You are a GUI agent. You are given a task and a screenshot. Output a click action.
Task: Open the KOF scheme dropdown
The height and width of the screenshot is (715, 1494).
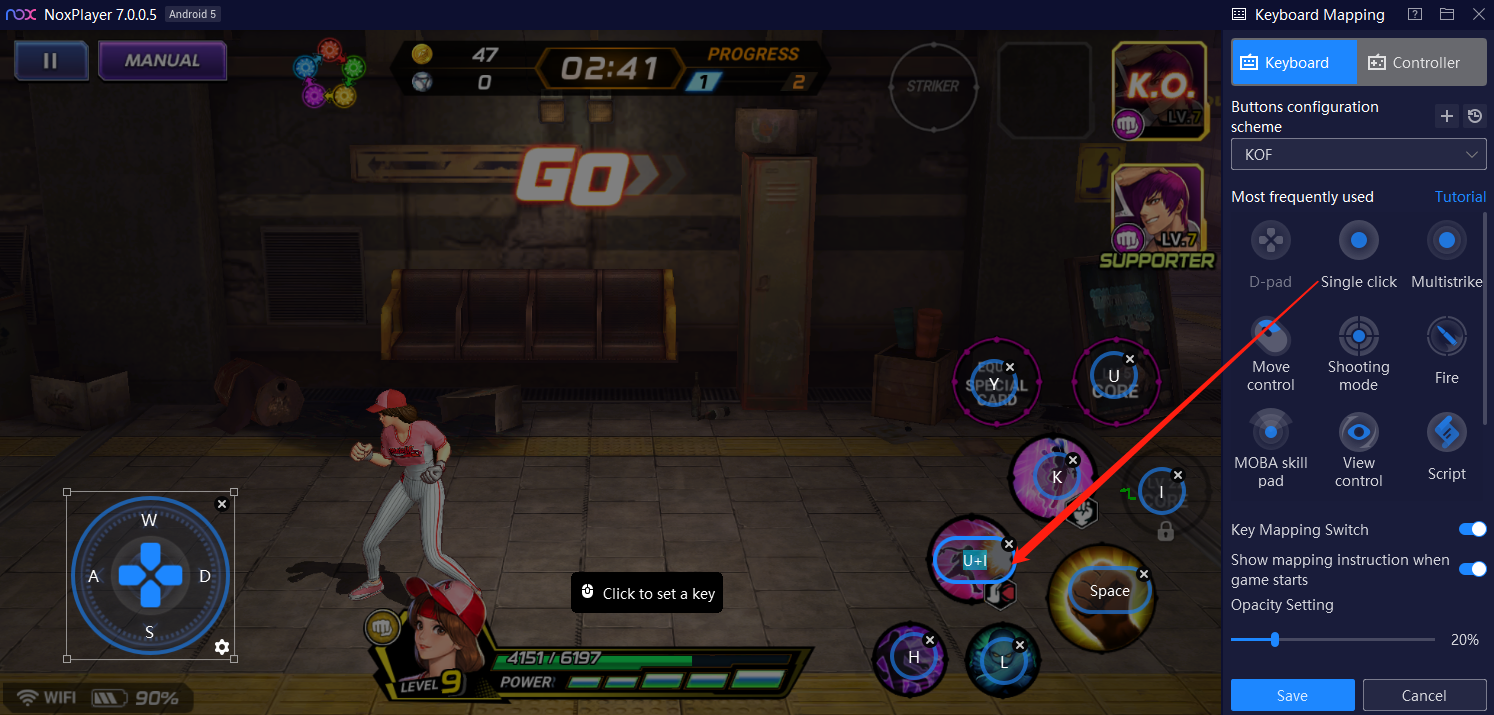1358,155
